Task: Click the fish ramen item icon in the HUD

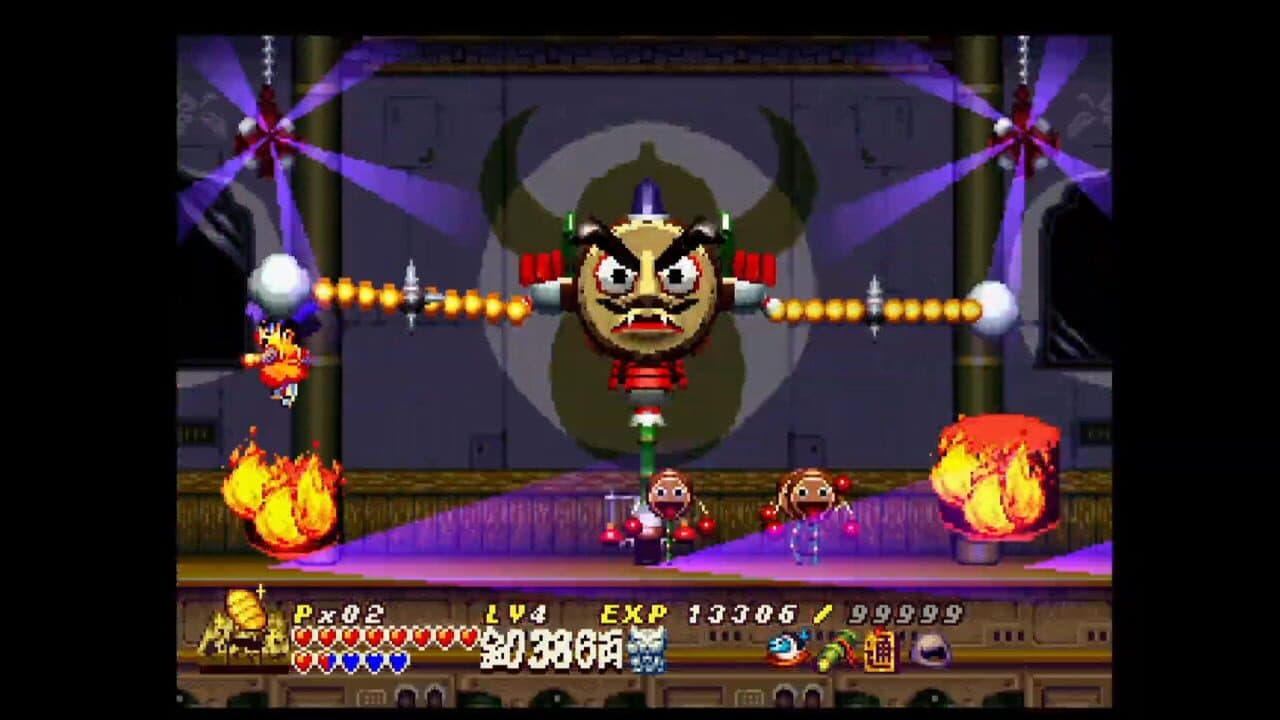Action: pos(789,648)
